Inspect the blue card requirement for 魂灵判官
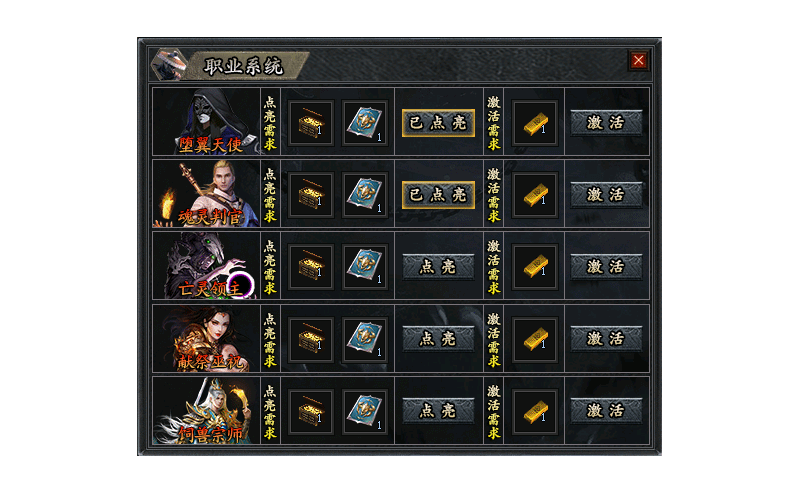Viewport: 800px width, 494px height. tap(365, 195)
